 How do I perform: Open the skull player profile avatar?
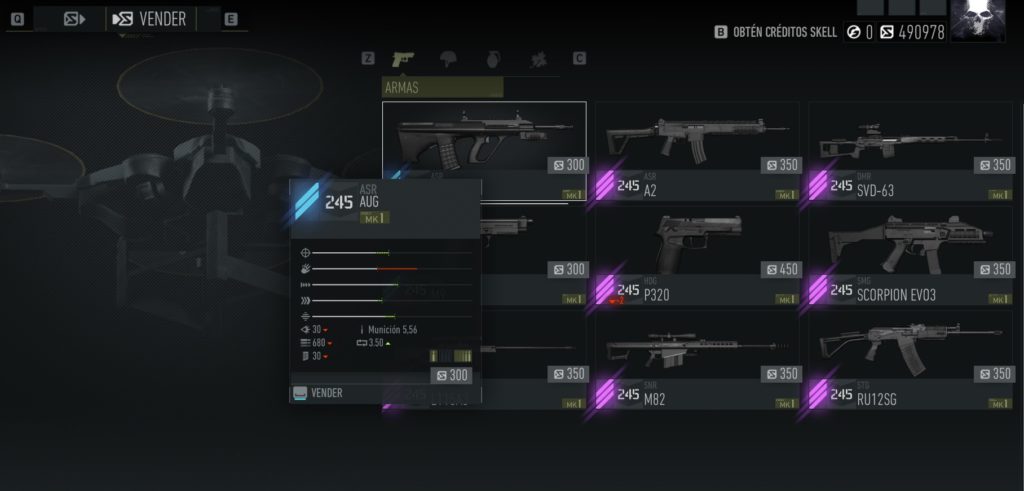point(977,21)
